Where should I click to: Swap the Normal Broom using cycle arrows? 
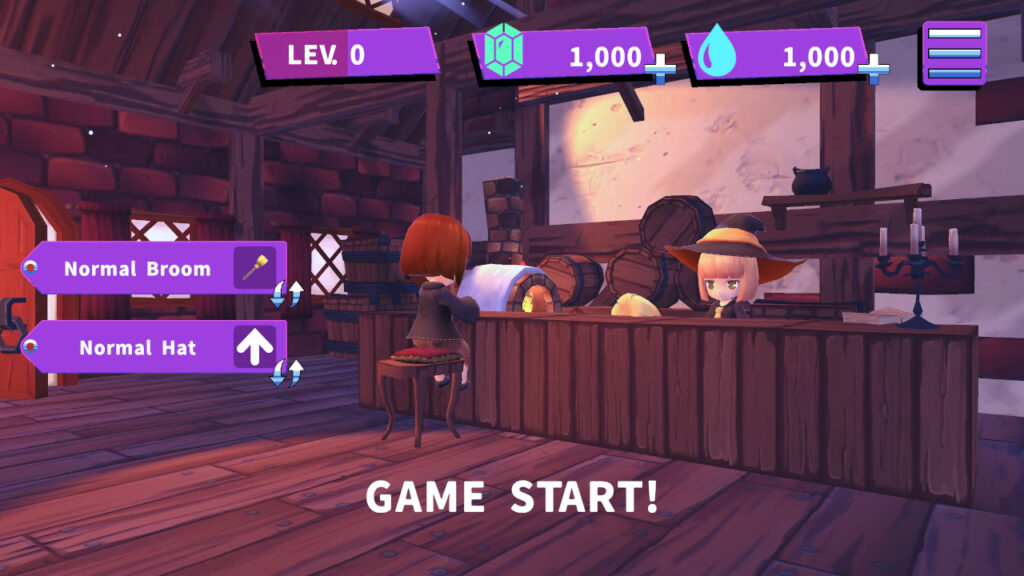(287, 294)
